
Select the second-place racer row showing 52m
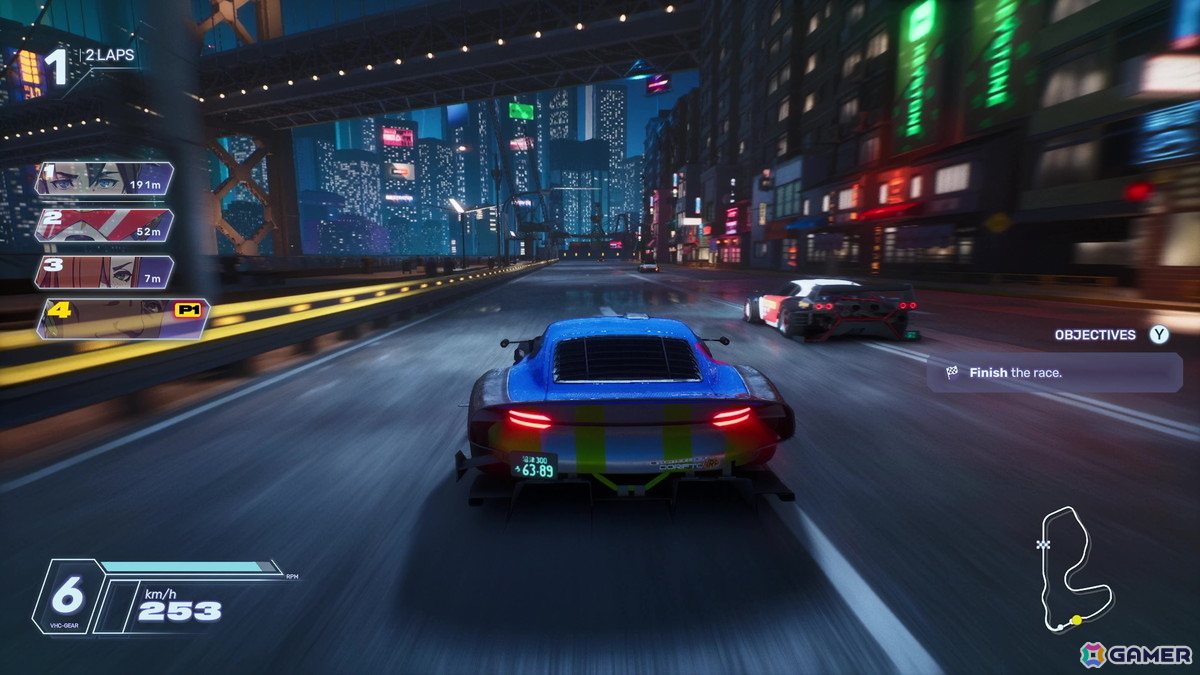click(x=104, y=225)
